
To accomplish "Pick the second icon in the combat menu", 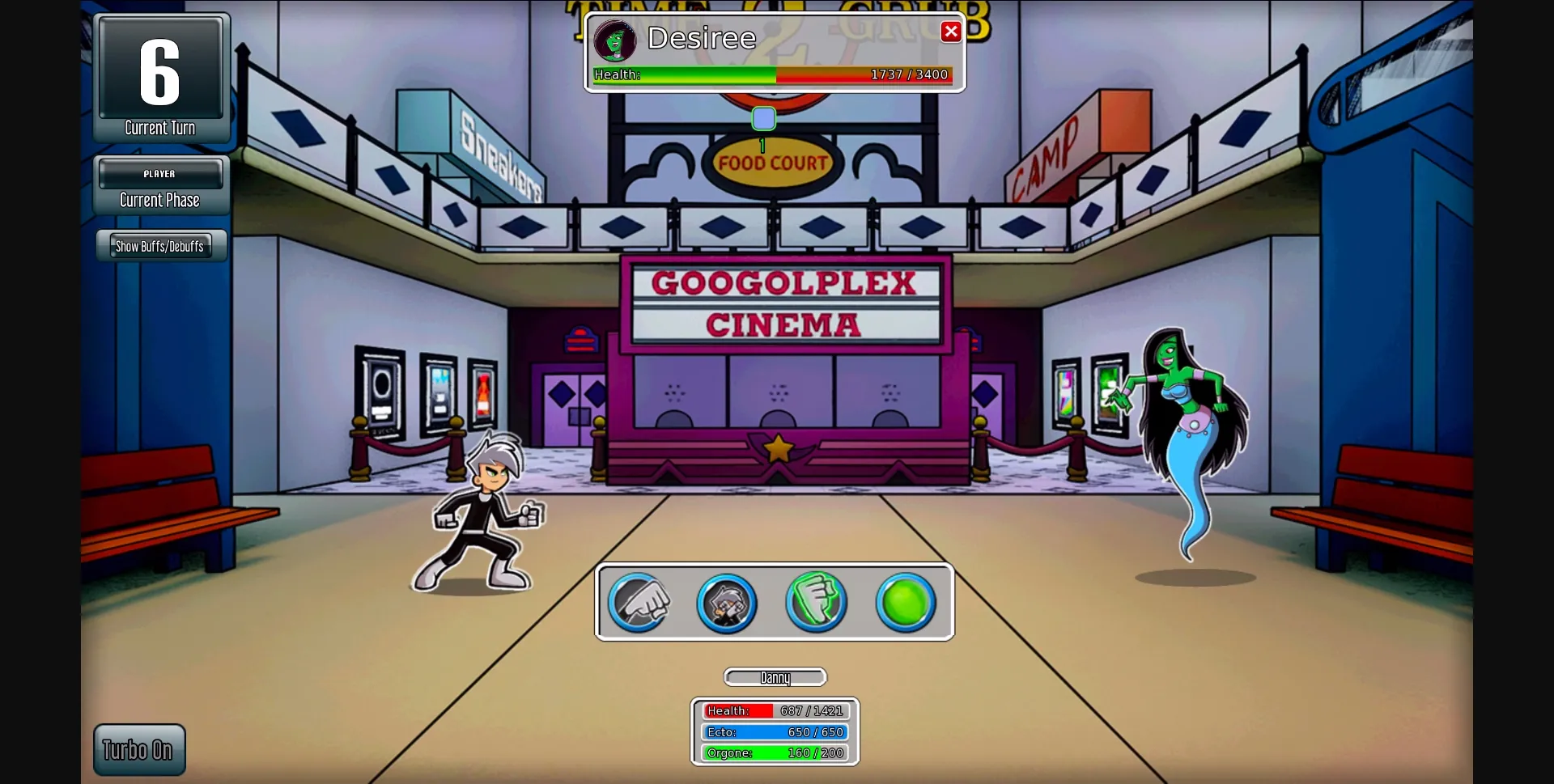I will coord(727,603).
